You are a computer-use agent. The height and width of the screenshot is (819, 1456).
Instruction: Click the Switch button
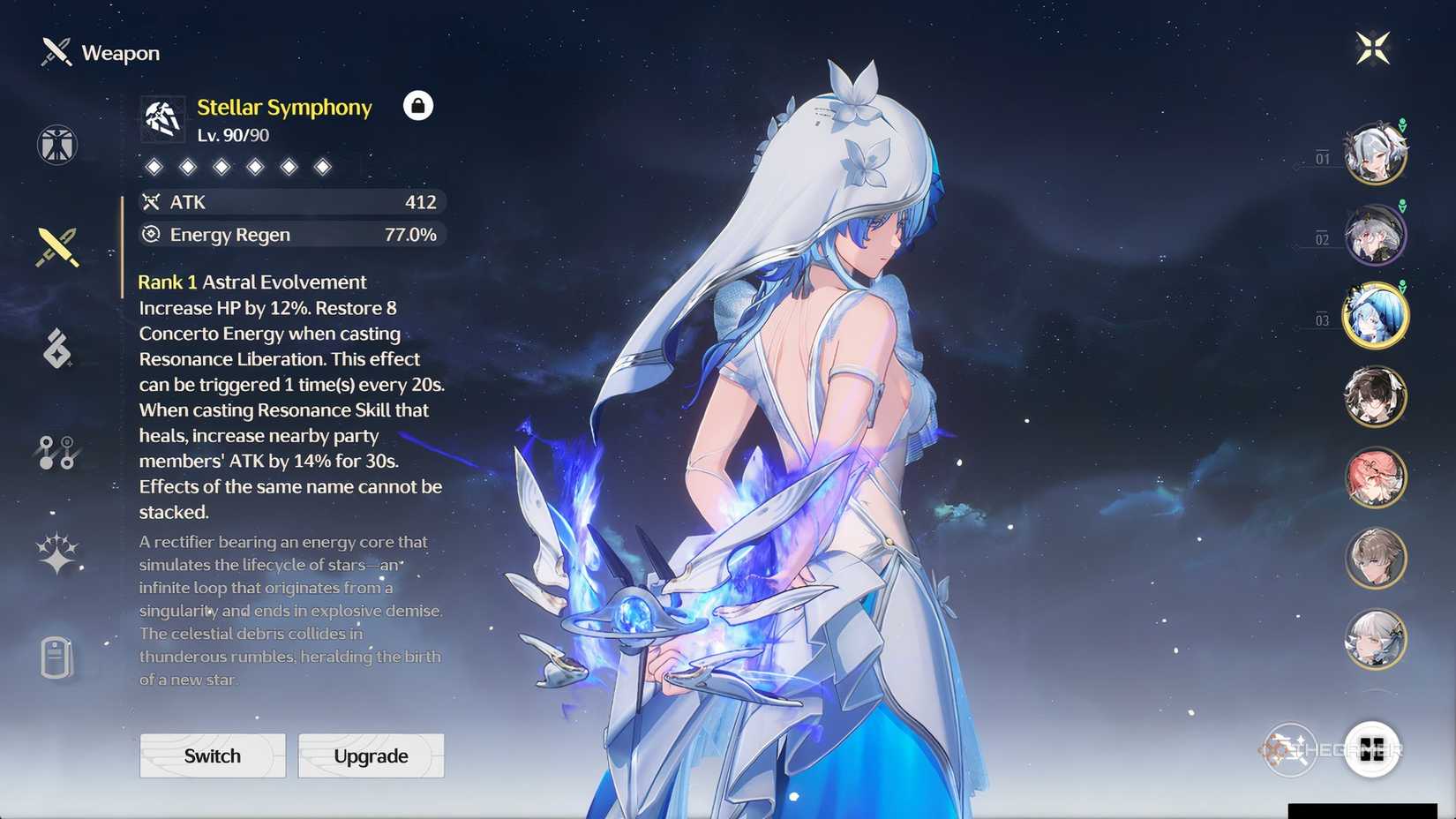click(212, 756)
